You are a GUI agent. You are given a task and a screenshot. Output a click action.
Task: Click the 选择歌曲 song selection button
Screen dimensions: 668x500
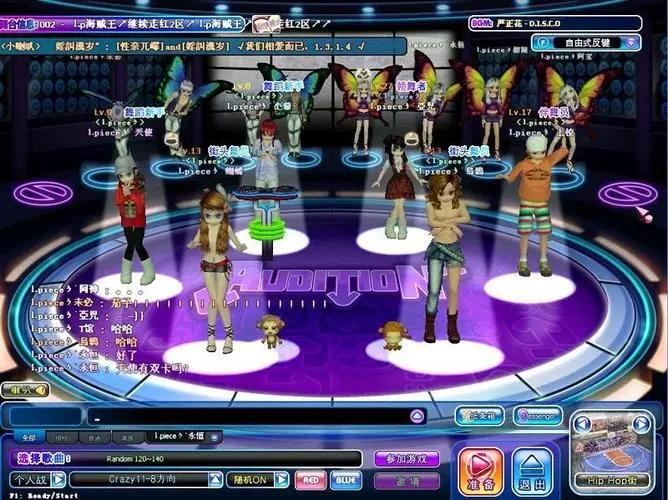point(42,458)
